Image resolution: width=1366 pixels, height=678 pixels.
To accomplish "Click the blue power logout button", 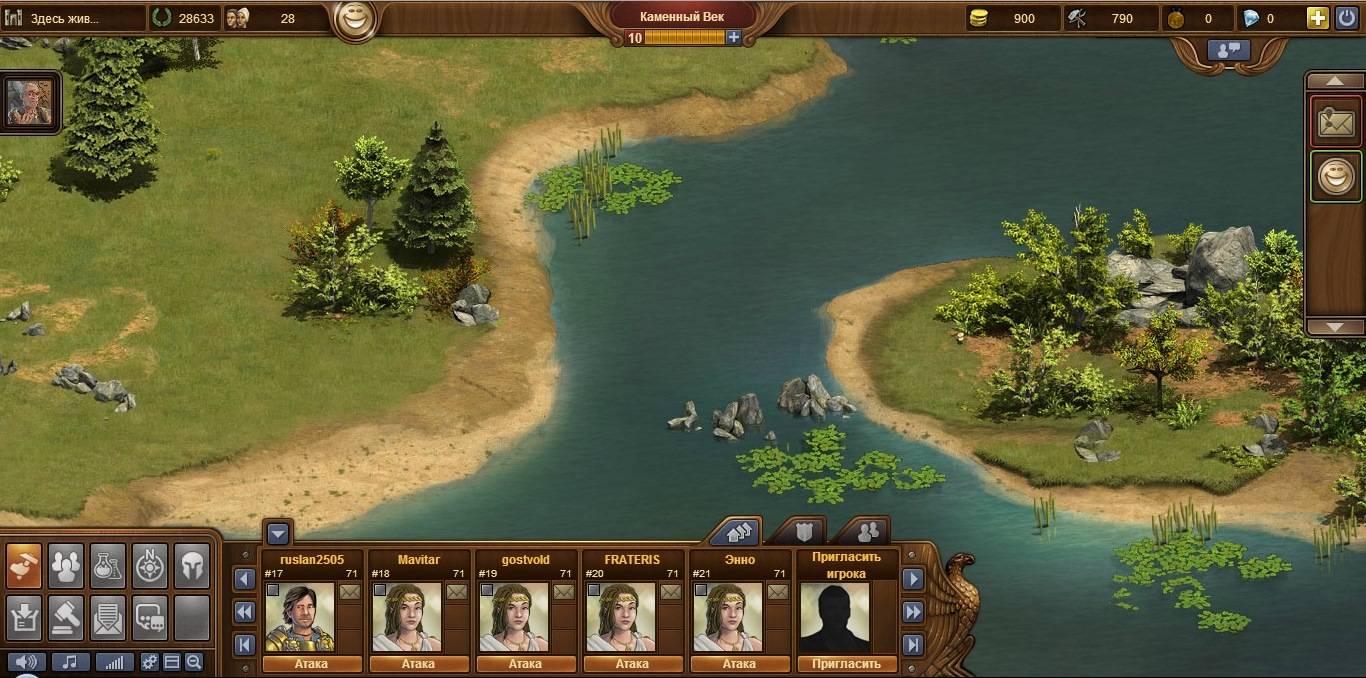I will coord(1345,18).
